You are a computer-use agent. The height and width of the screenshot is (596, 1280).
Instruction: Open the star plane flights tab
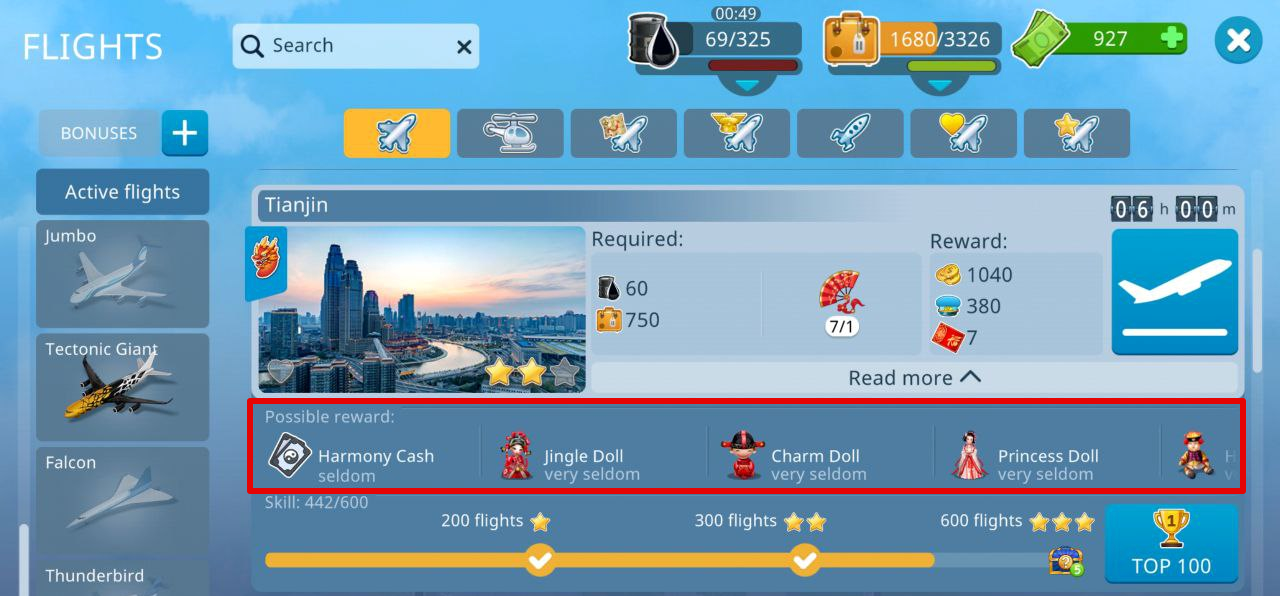click(1077, 134)
